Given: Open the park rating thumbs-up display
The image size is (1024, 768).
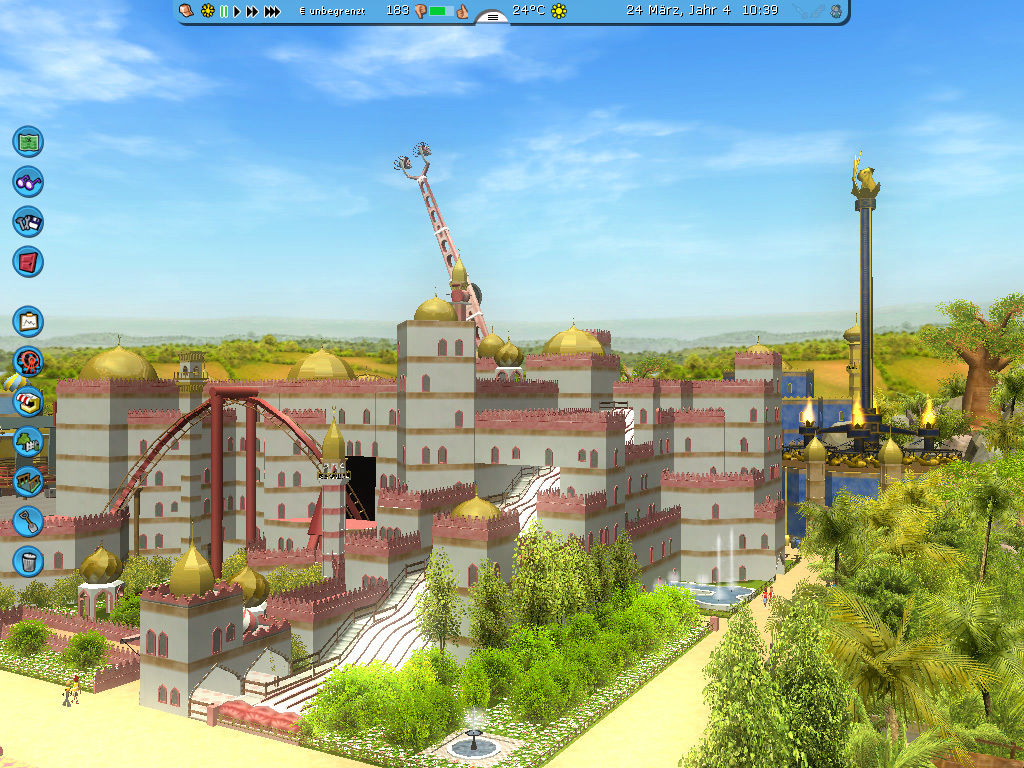Looking at the screenshot, I should (463, 11).
